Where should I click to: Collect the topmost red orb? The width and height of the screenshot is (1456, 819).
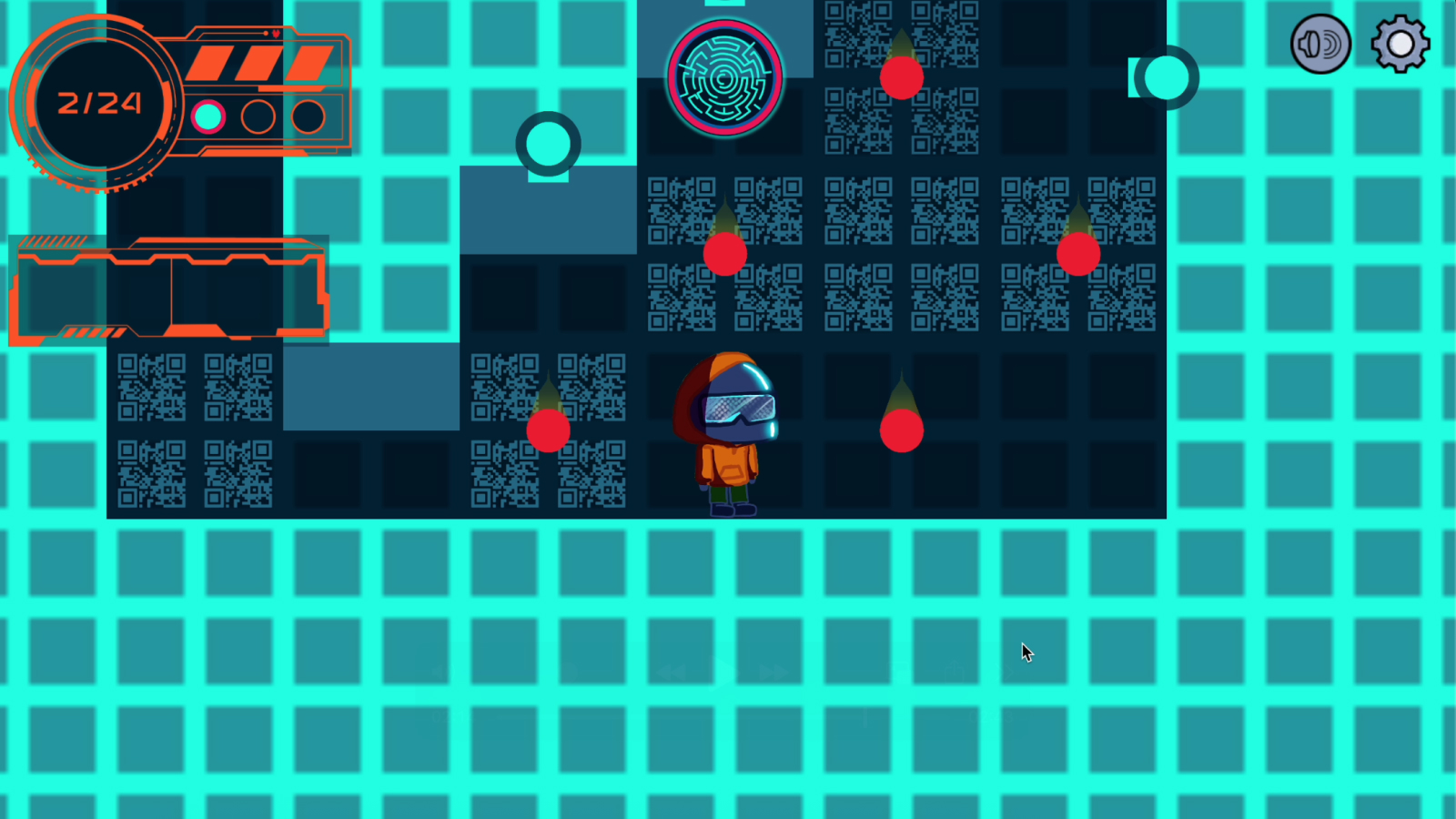pos(901,78)
